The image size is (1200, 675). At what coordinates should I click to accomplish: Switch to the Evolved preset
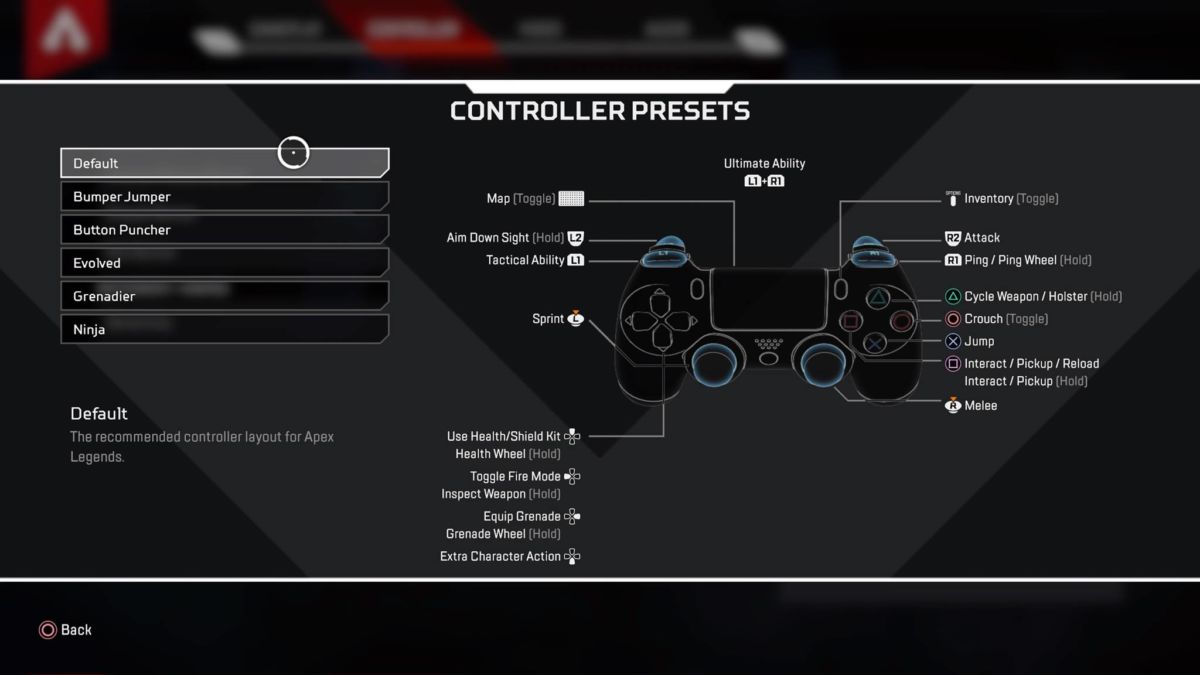pos(224,263)
